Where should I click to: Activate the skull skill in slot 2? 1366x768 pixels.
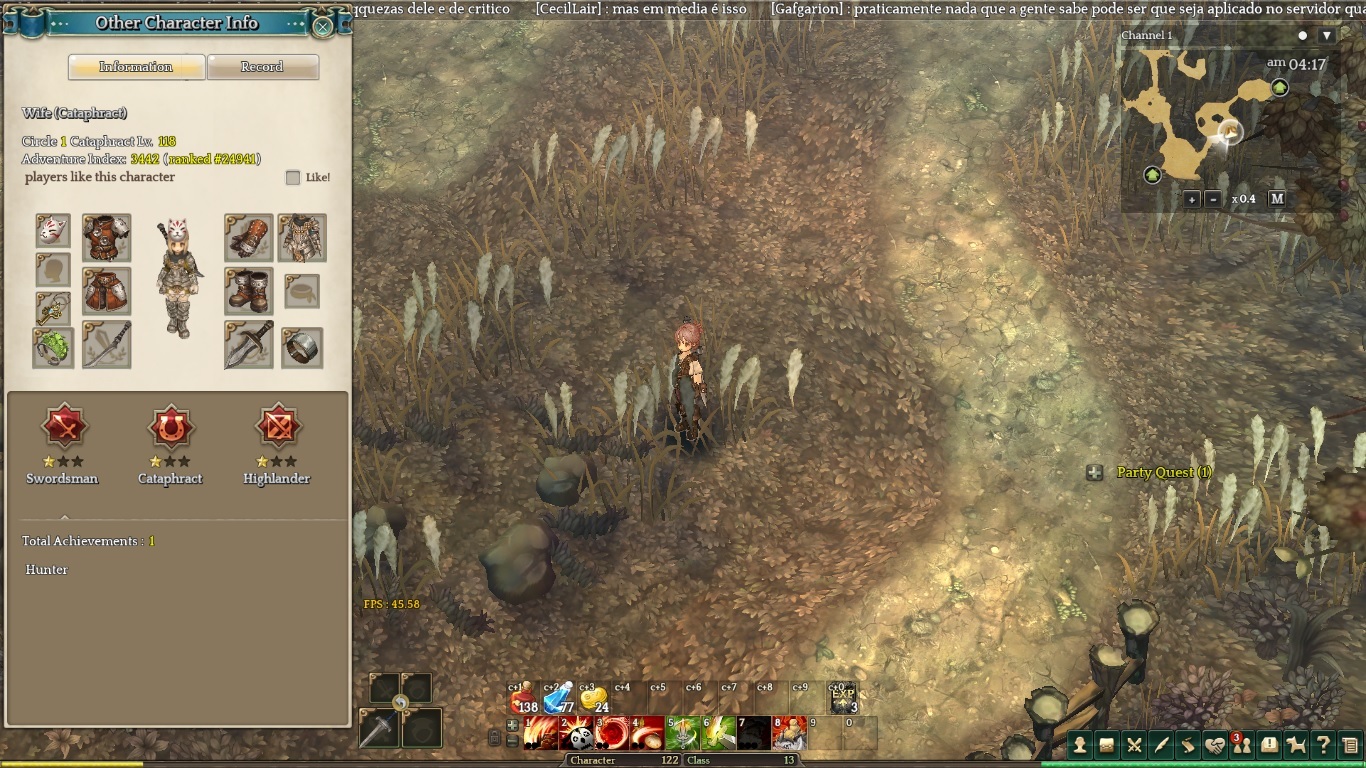click(x=577, y=734)
